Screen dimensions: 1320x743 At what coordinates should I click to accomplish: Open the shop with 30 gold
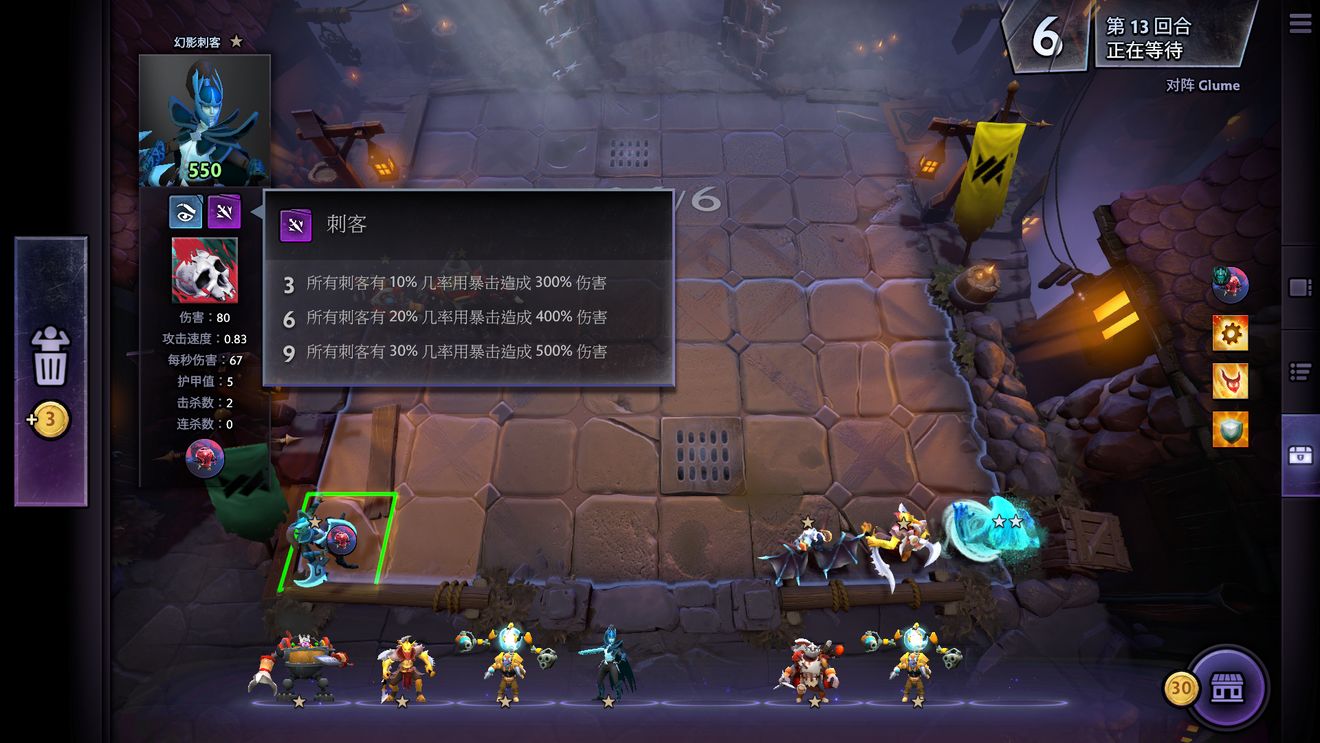point(1227,688)
